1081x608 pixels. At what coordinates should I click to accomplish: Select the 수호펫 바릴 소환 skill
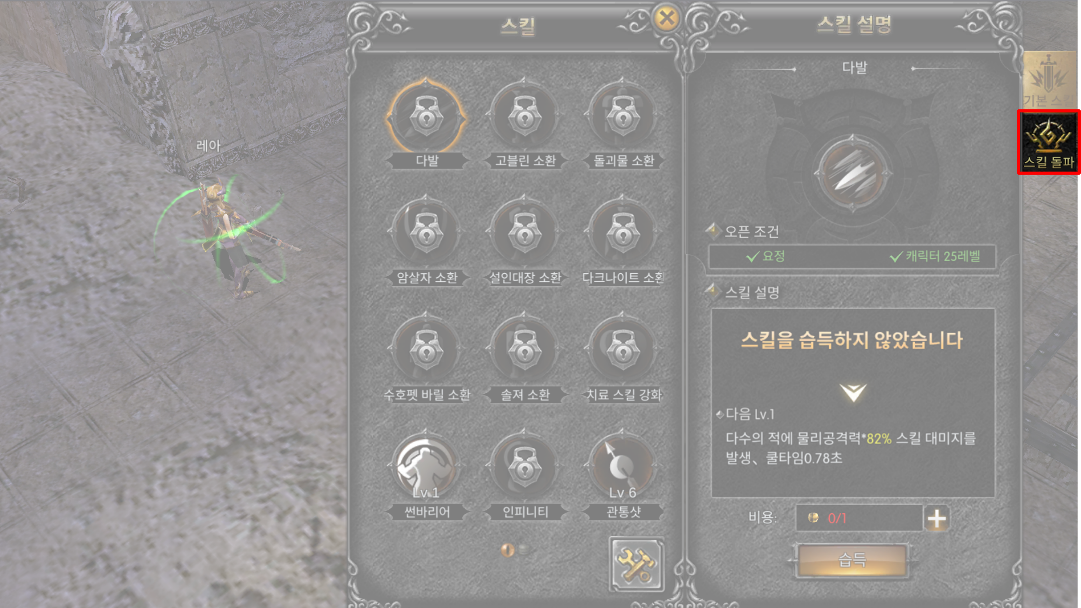pyautogui.click(x=427, y=351)
